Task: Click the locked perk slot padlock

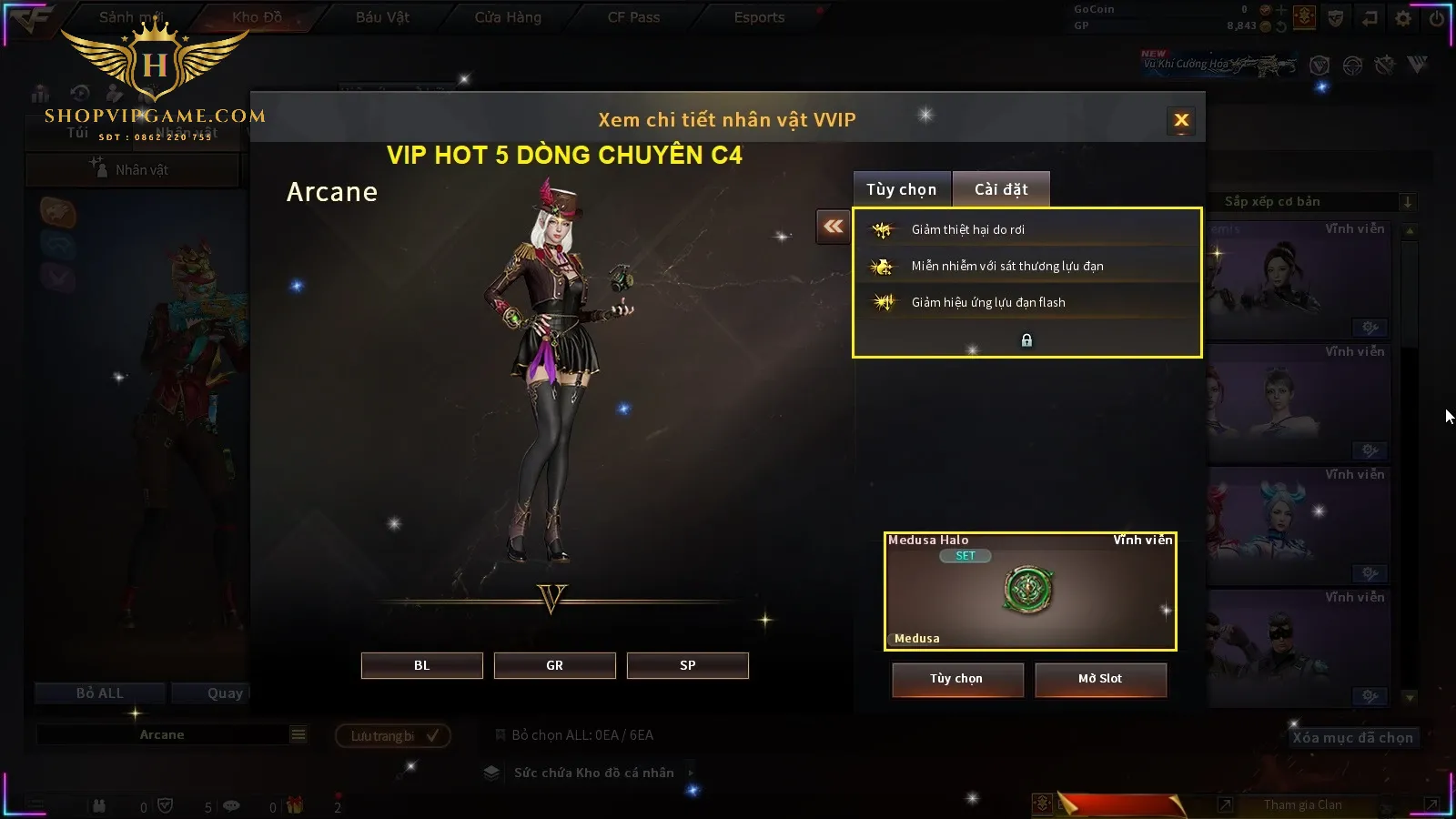Action: point(1026,340)
